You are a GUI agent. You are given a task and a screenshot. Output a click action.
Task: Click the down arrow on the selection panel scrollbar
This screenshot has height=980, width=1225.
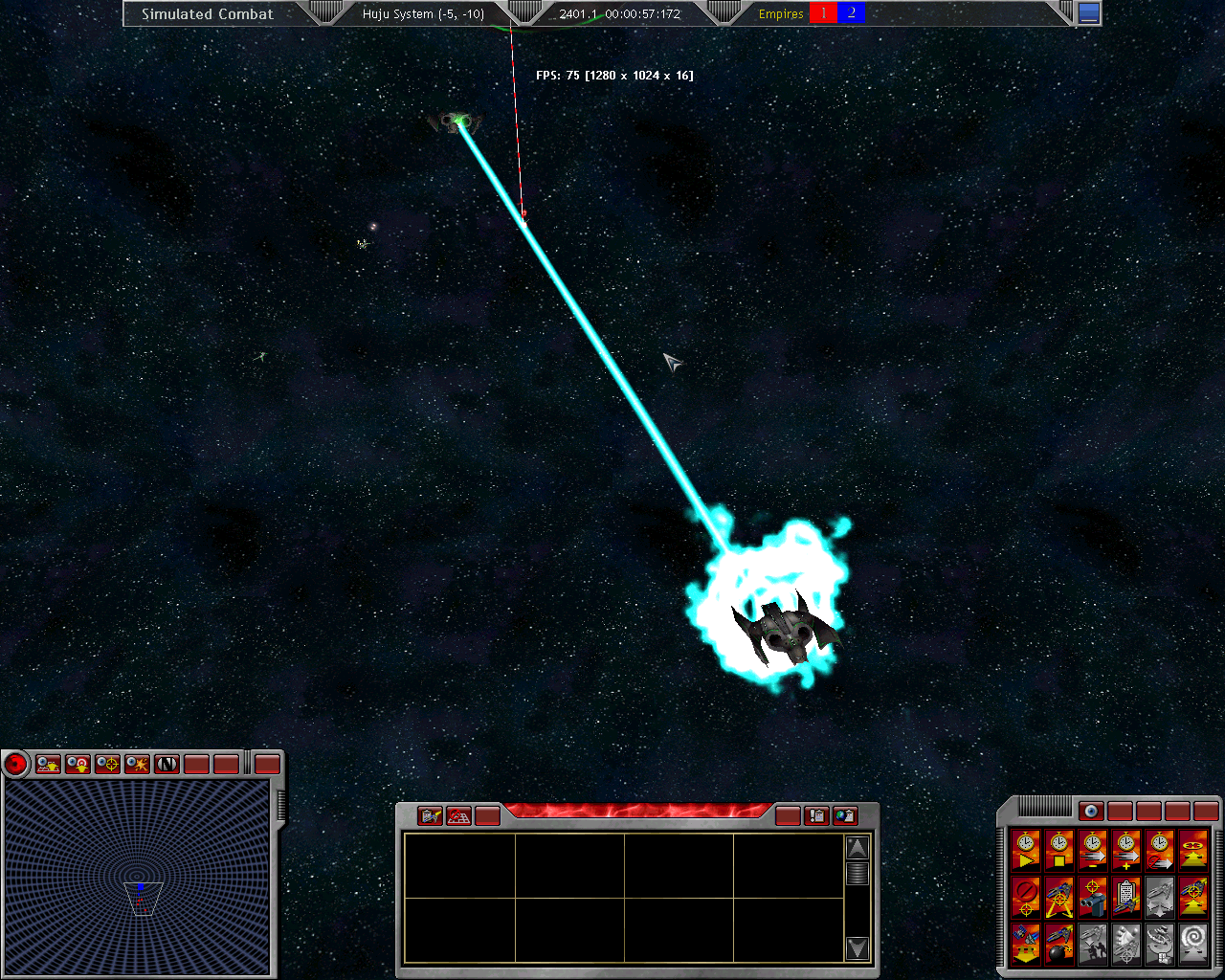tap(857, 948)
